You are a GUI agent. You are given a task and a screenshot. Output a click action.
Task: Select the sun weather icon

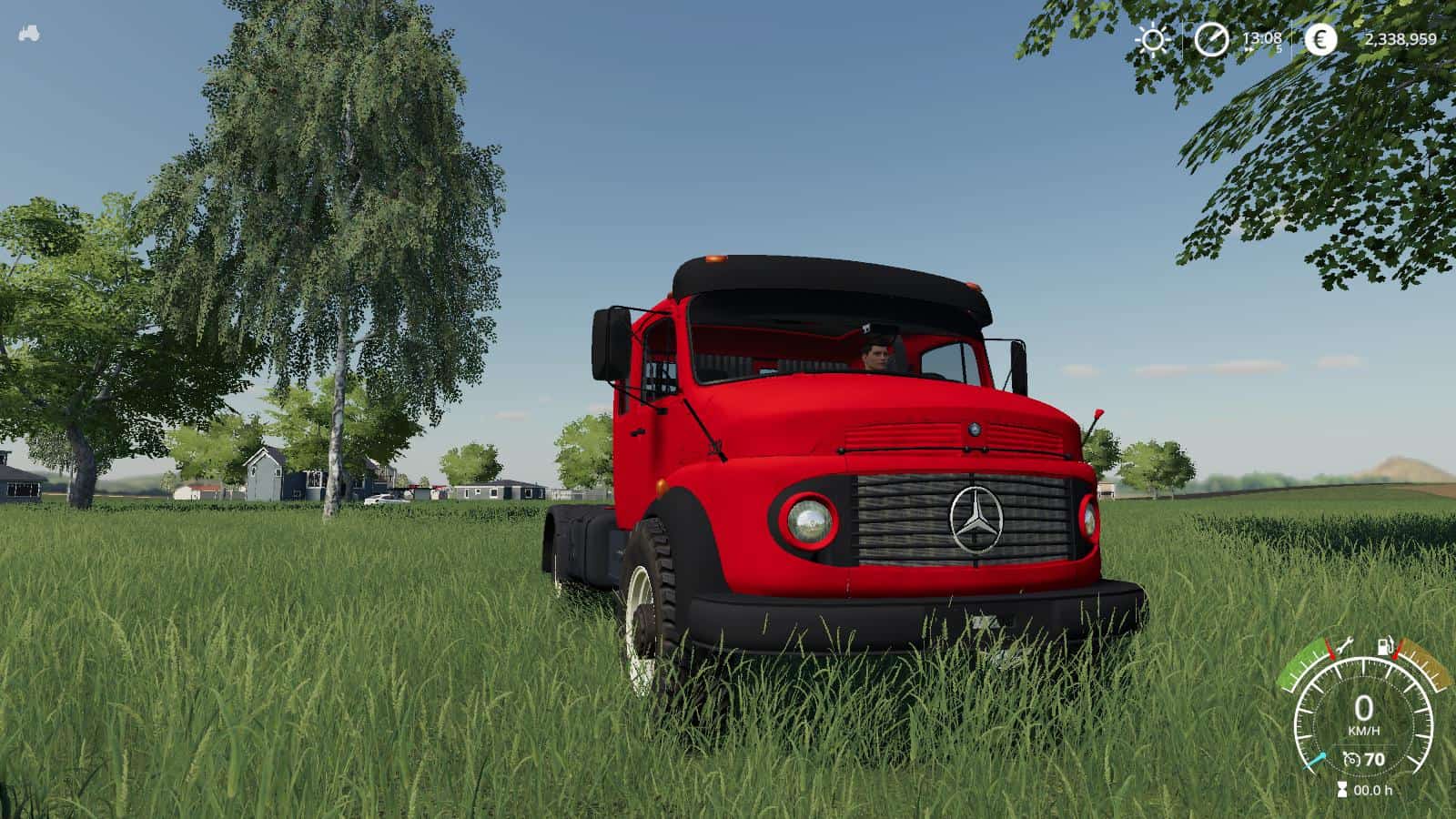[1152, 38]
